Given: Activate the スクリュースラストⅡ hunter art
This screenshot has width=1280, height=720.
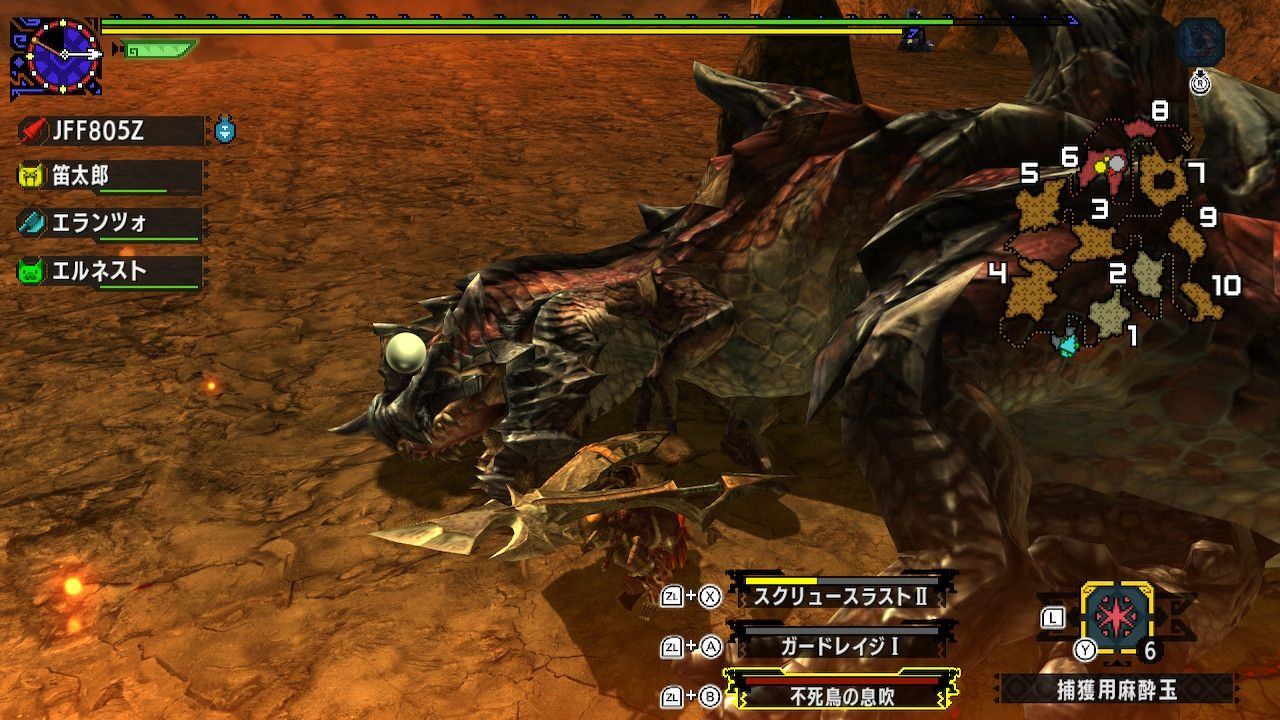Looking at the screenshot, I should [x=840, y=596].
